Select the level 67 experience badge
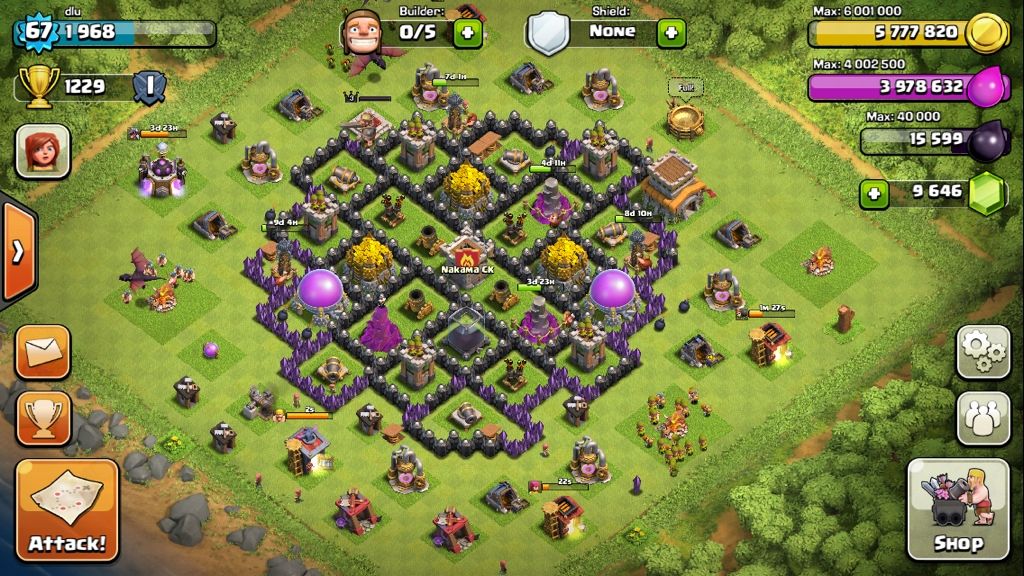The image size is (1024, 576). tap(38, 31)
